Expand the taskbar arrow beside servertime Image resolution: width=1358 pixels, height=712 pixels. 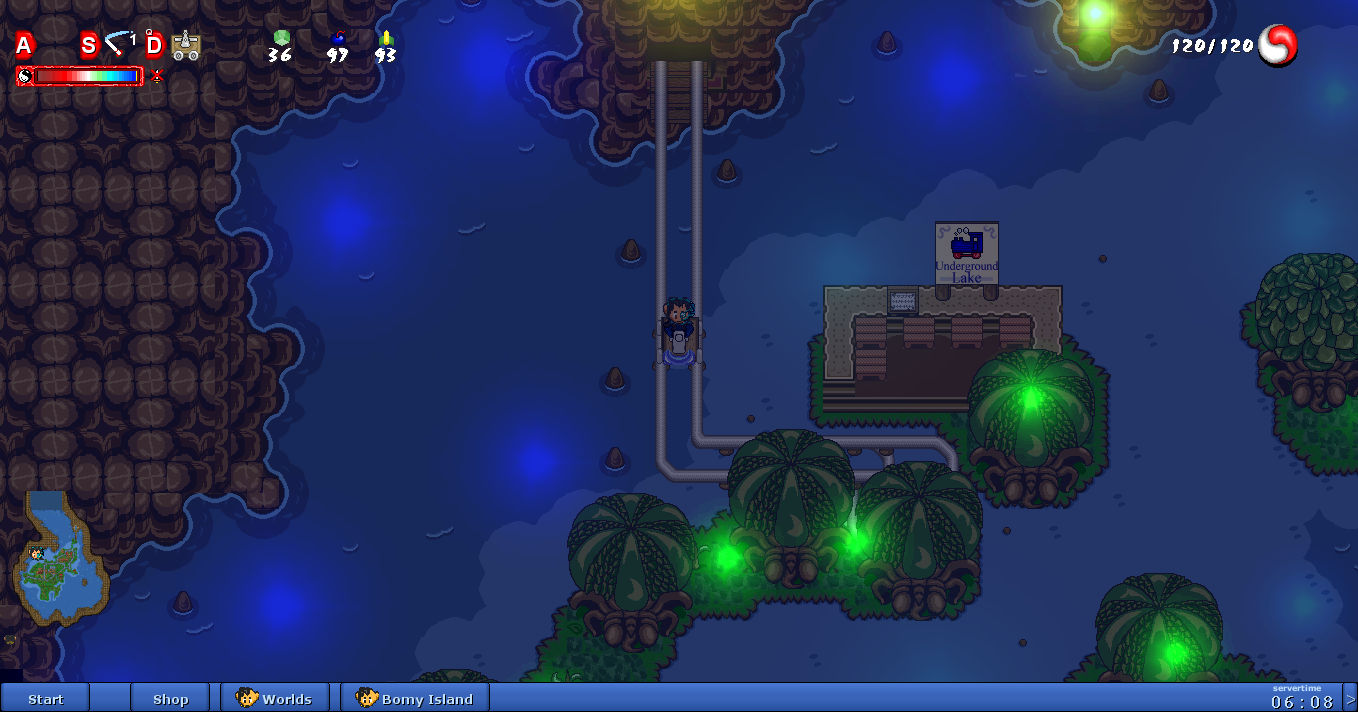click(x=1350, y=698)
